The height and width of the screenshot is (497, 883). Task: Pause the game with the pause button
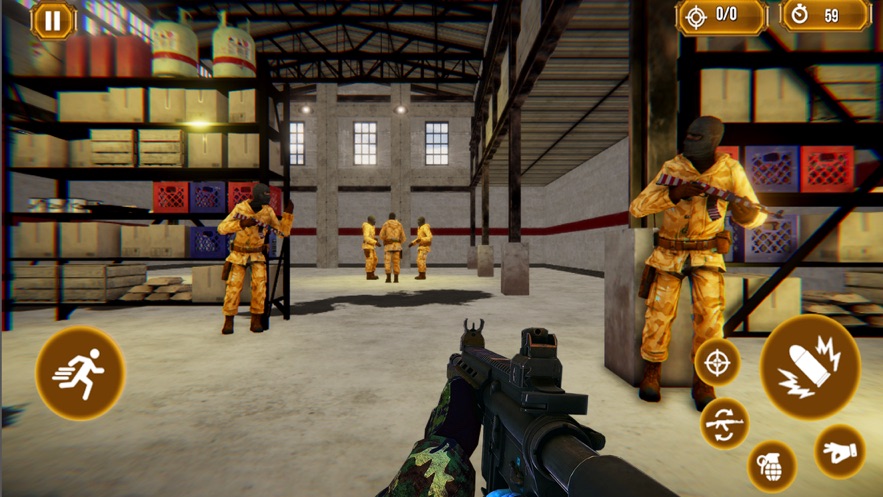pyautogui.click(x=53, y=20)
